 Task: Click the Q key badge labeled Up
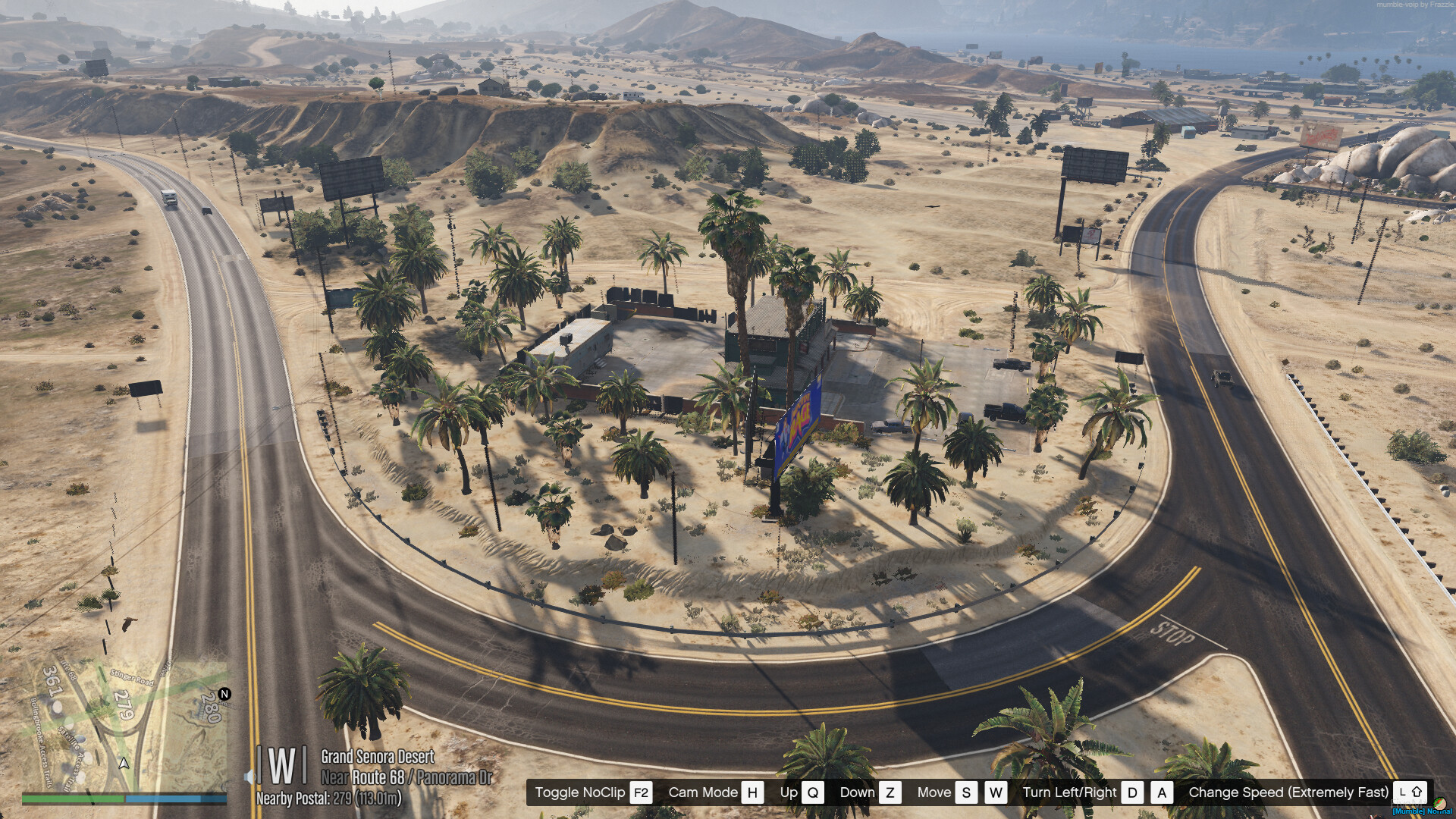[813, 792]
